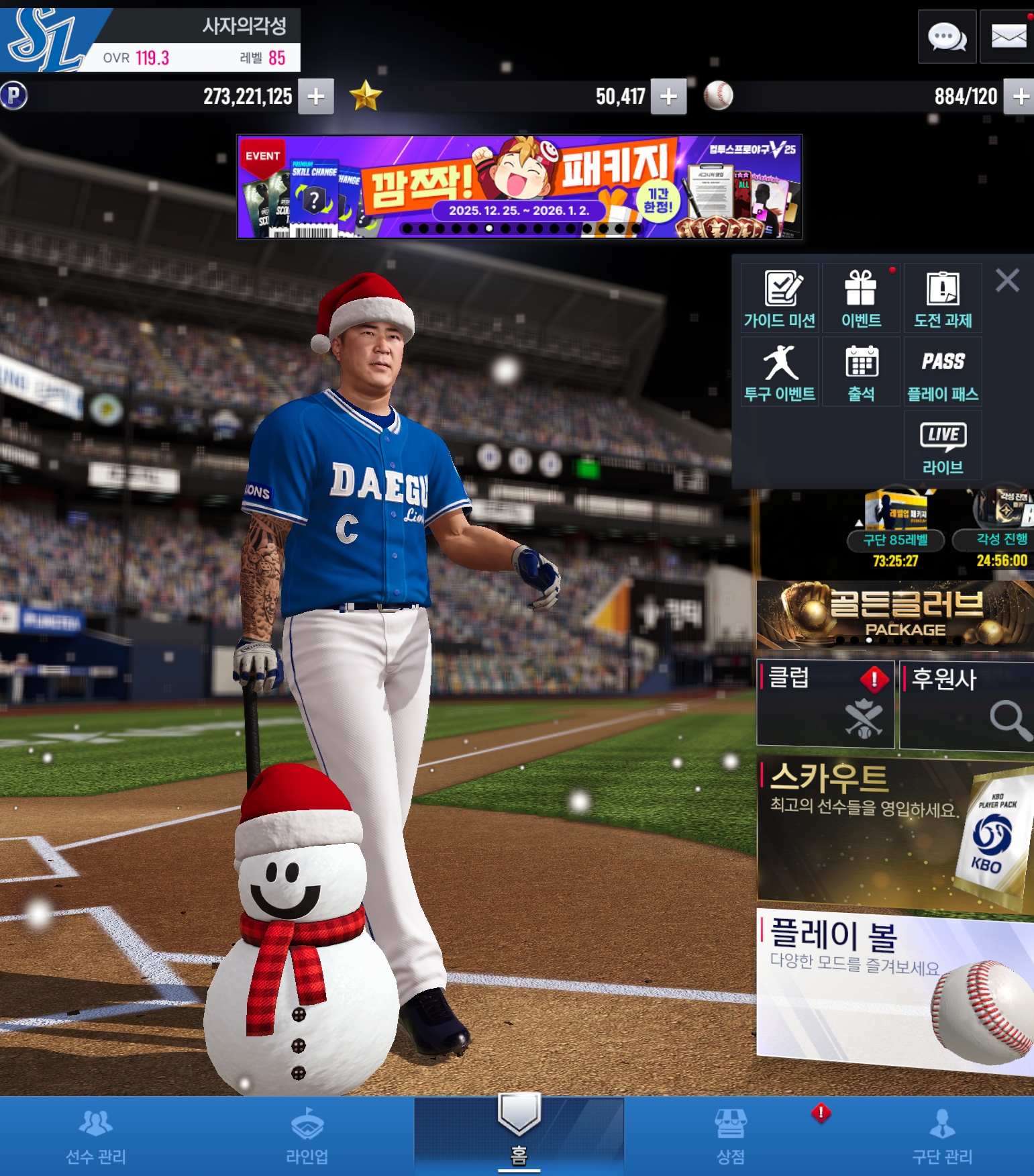This screenshot has width=1034, height=1176.
Task: Open the 플레이 패스 play pass
Action: click(x=943, y=373)
